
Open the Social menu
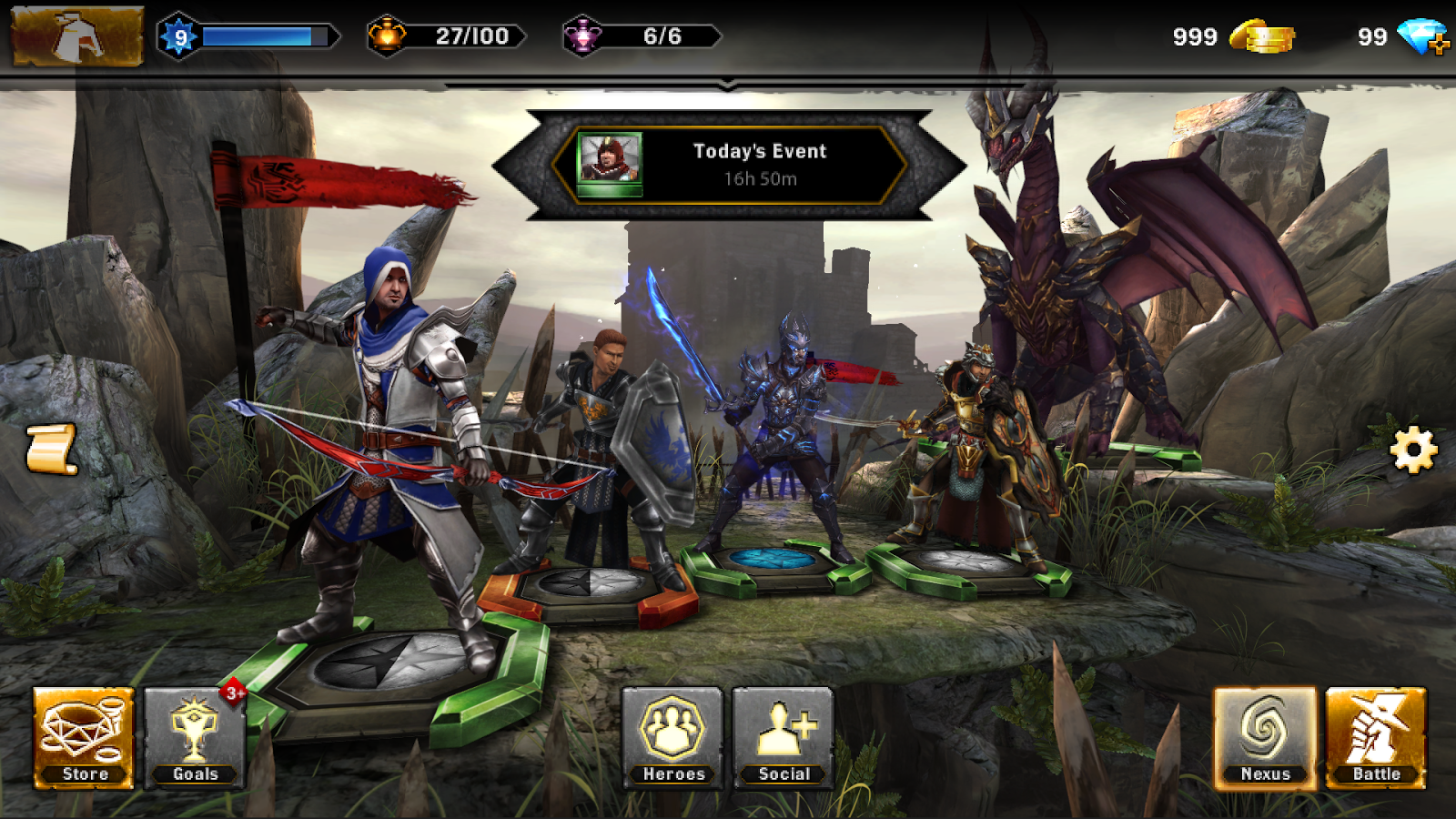[x=784, y=739]
